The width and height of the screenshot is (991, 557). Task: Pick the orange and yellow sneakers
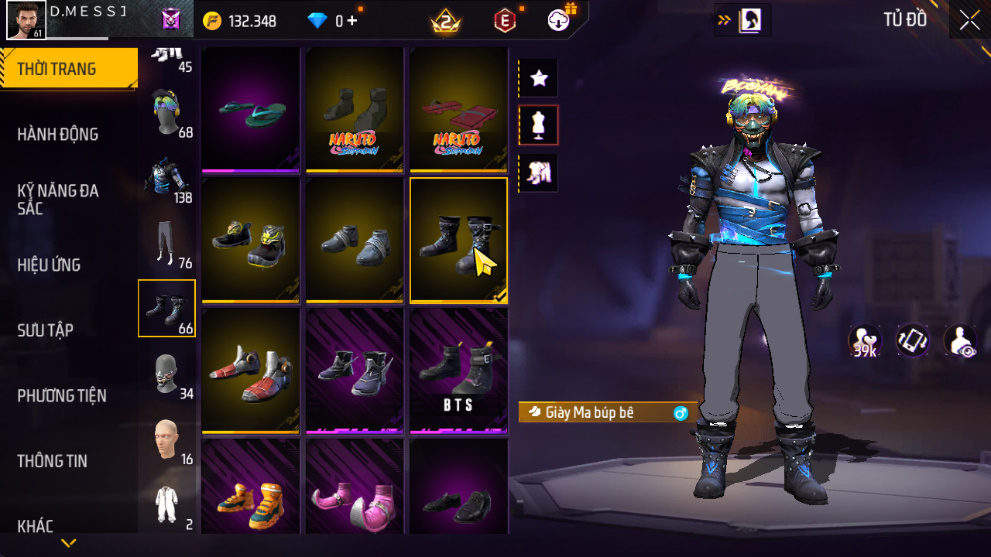(x=251, y=492)
